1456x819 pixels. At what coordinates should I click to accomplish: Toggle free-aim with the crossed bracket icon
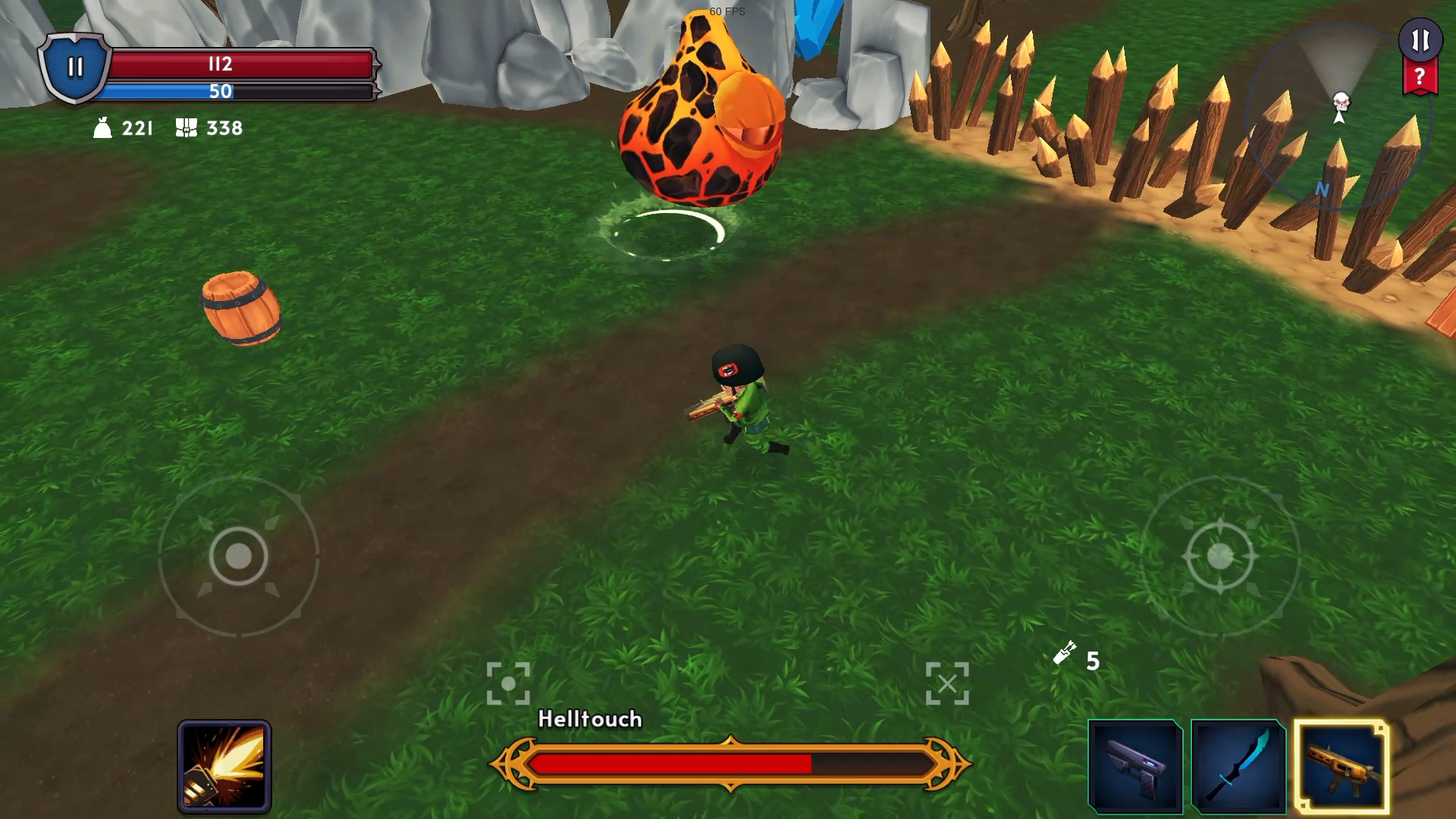(x=949, y=682)
